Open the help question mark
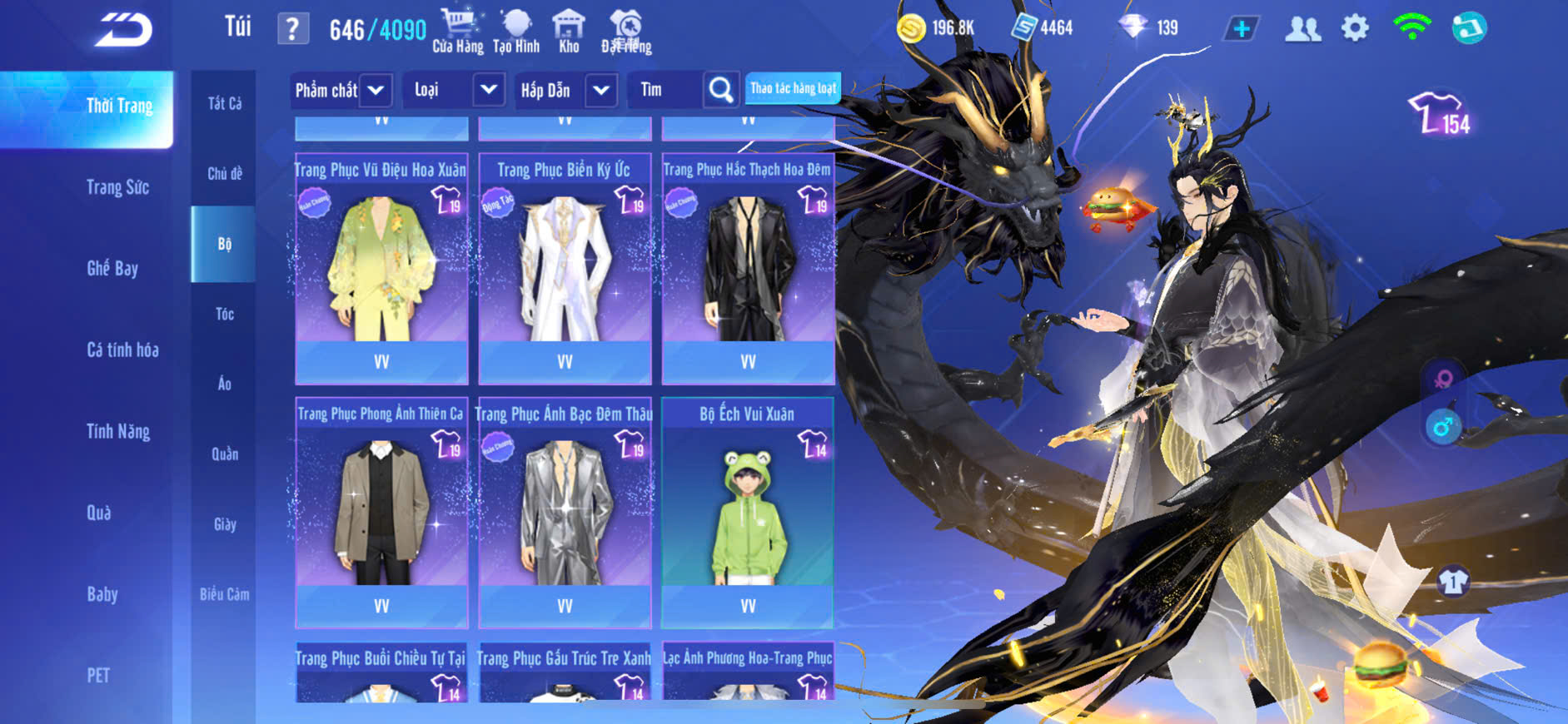The height and width of the screenshot is (724, 1568). pyautogui.click(x=292, y=29)
